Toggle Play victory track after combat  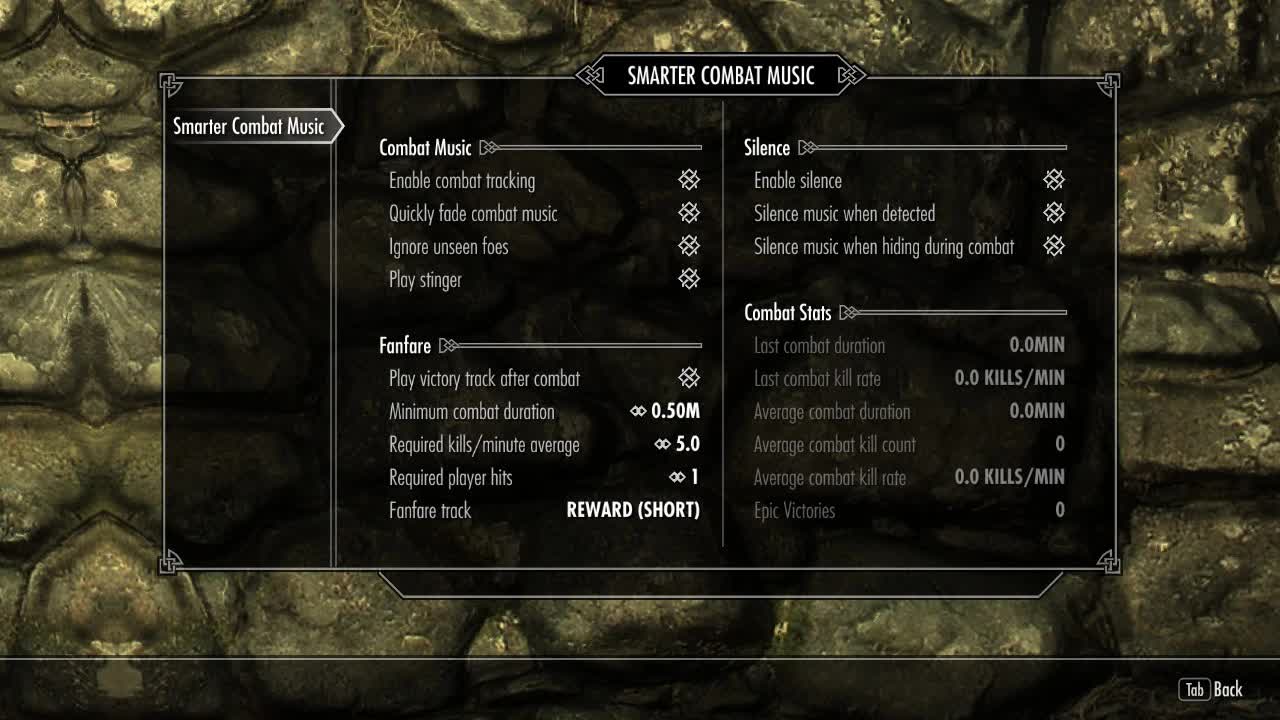[689, 378]
